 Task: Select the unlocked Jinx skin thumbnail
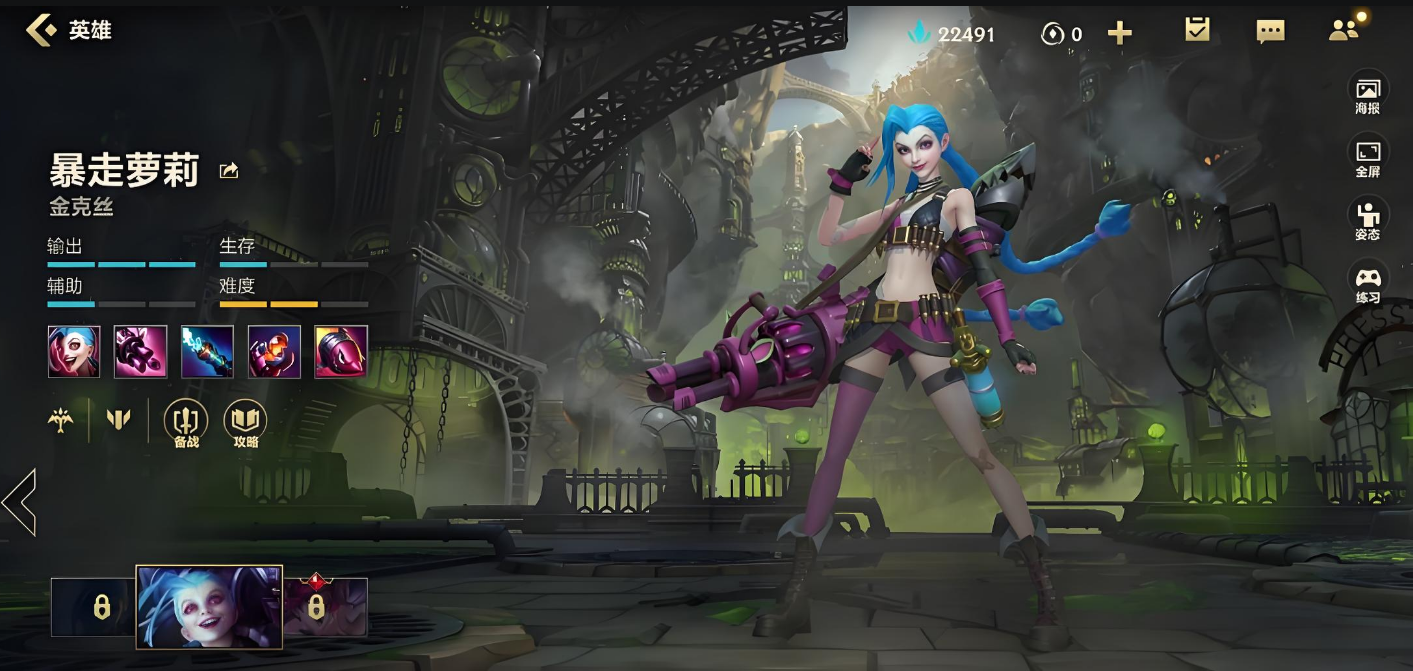click(209, 607)
